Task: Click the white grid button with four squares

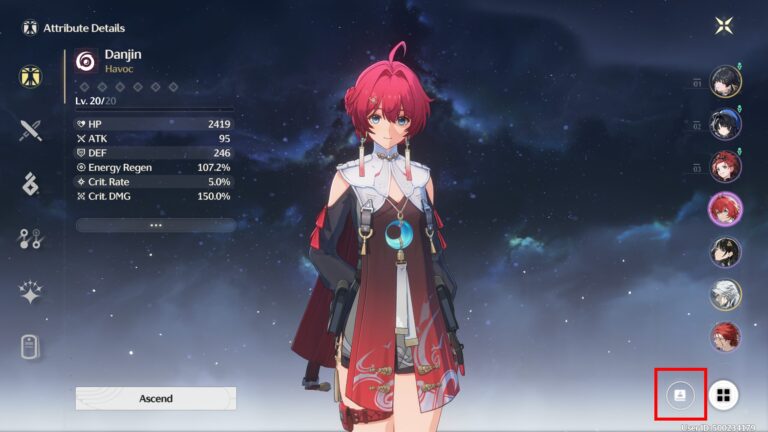Action: coord(724,395)
